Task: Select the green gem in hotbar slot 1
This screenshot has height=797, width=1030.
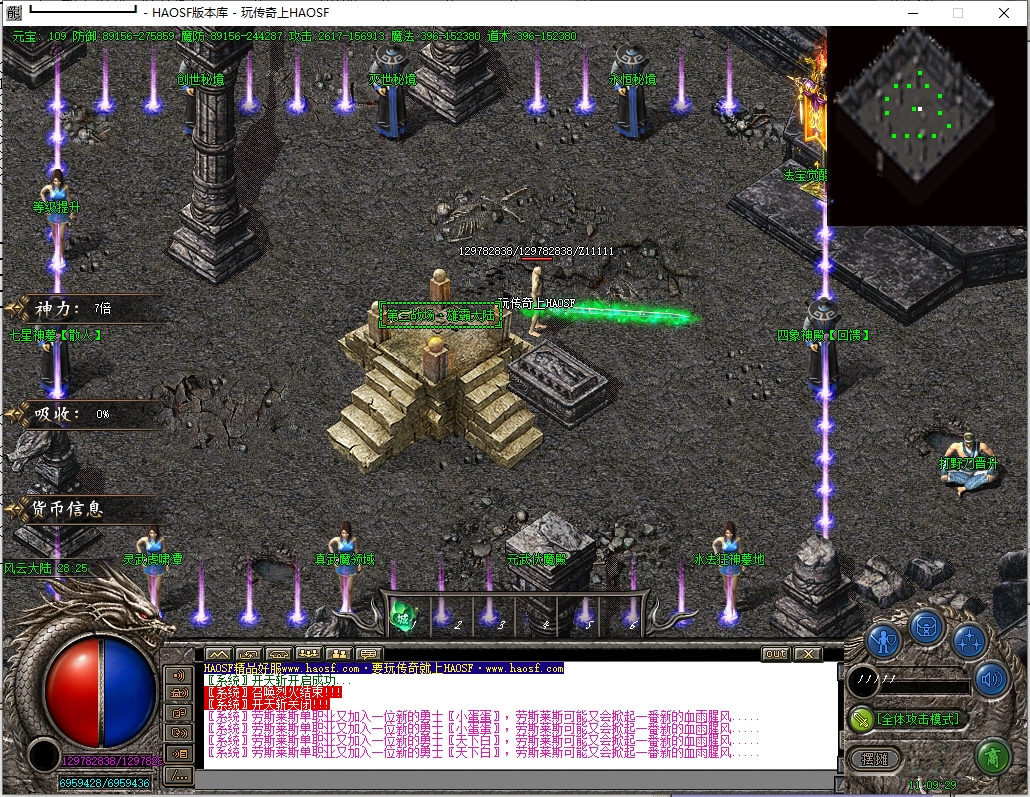Action: (x=405, y=612)
